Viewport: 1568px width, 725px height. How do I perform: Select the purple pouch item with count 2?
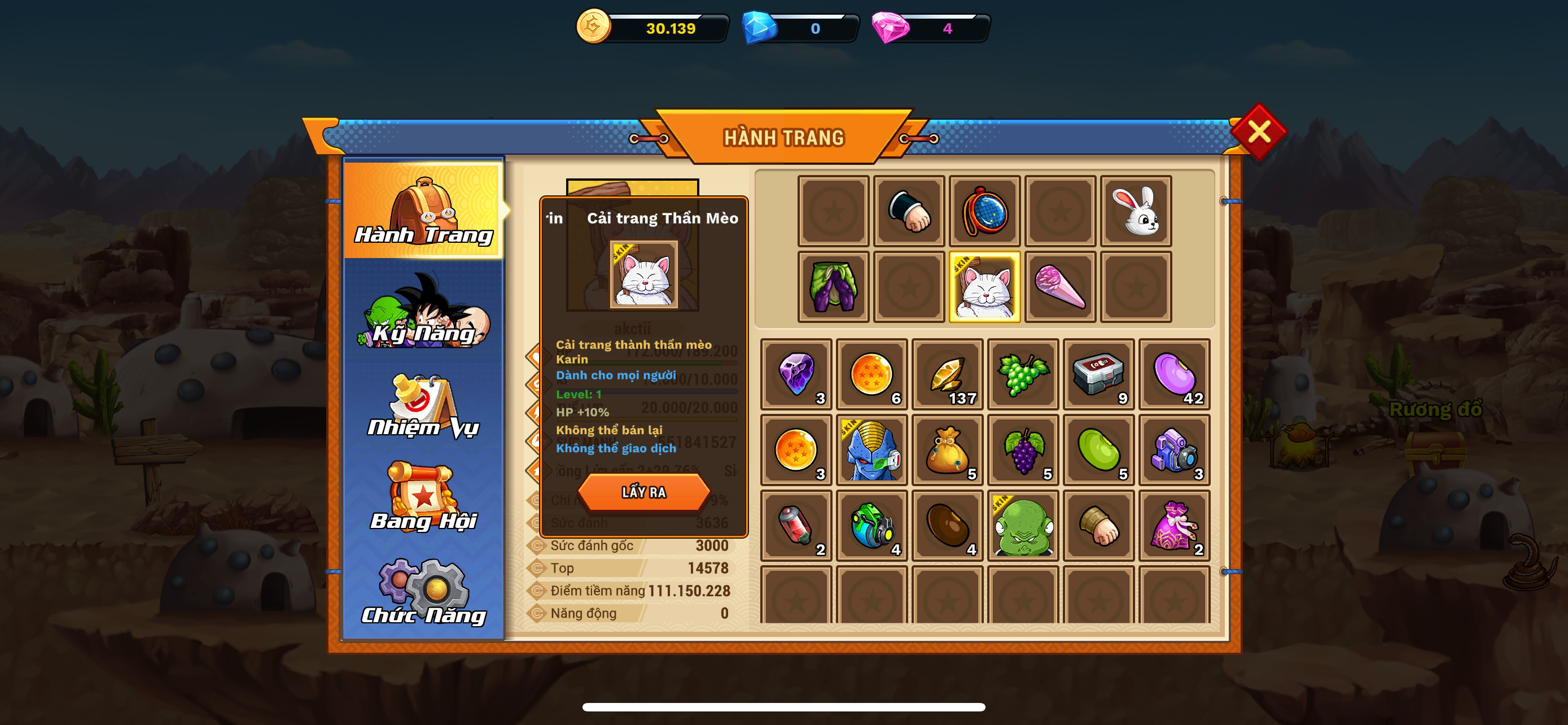(x=1174, y=525)
